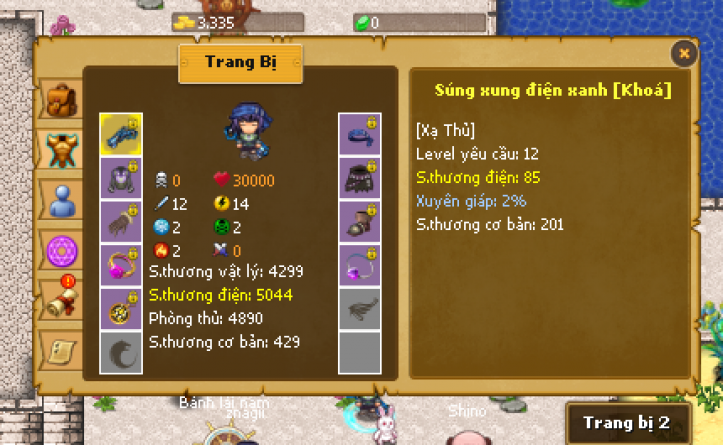Open the blue character profile tab
This screenshot has width=723, height=445.
click(x=62, y=199)
